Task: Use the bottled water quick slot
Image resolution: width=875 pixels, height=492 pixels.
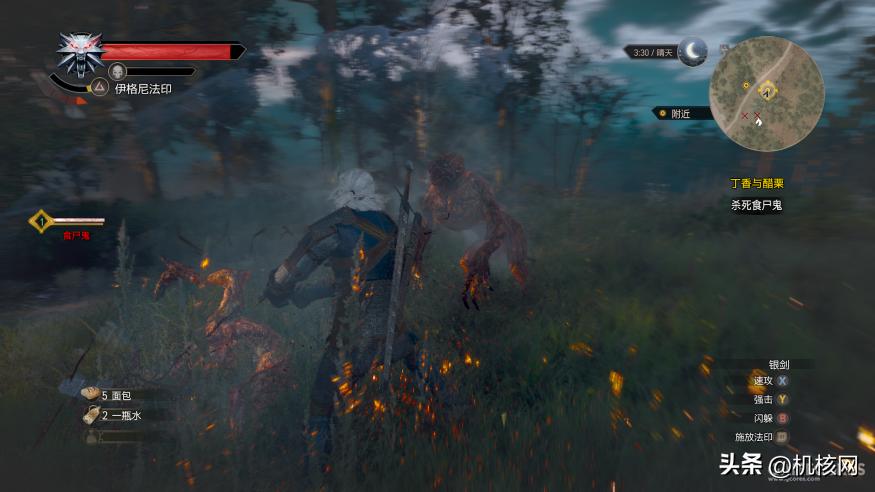Action: click(90, 414)
